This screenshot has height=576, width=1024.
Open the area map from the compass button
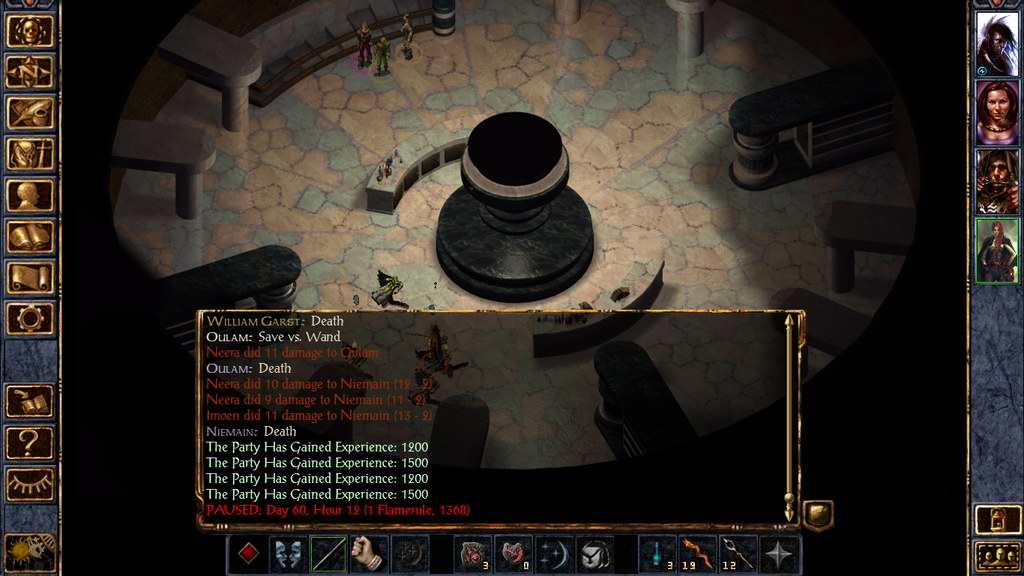click(x=30, y=72)
